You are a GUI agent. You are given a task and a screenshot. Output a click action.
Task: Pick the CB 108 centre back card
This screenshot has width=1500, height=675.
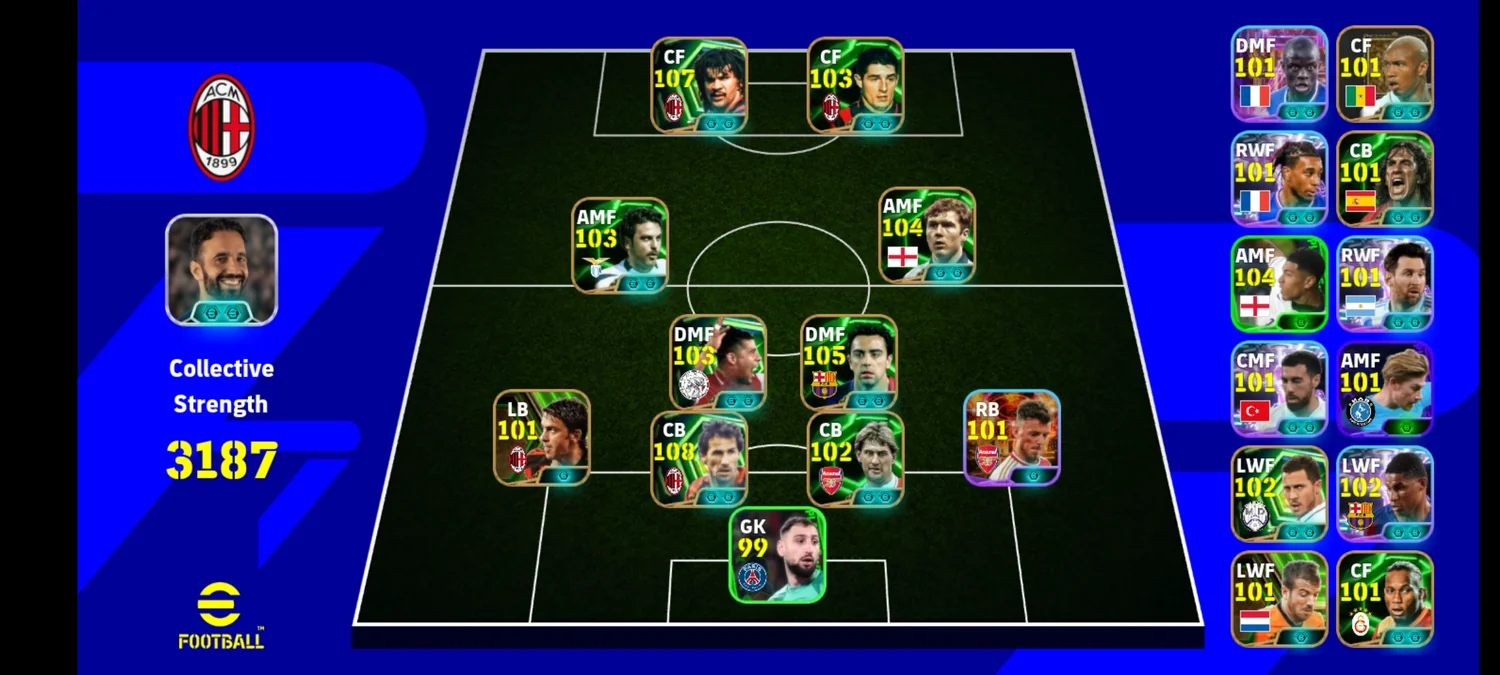tap(699, 459)
